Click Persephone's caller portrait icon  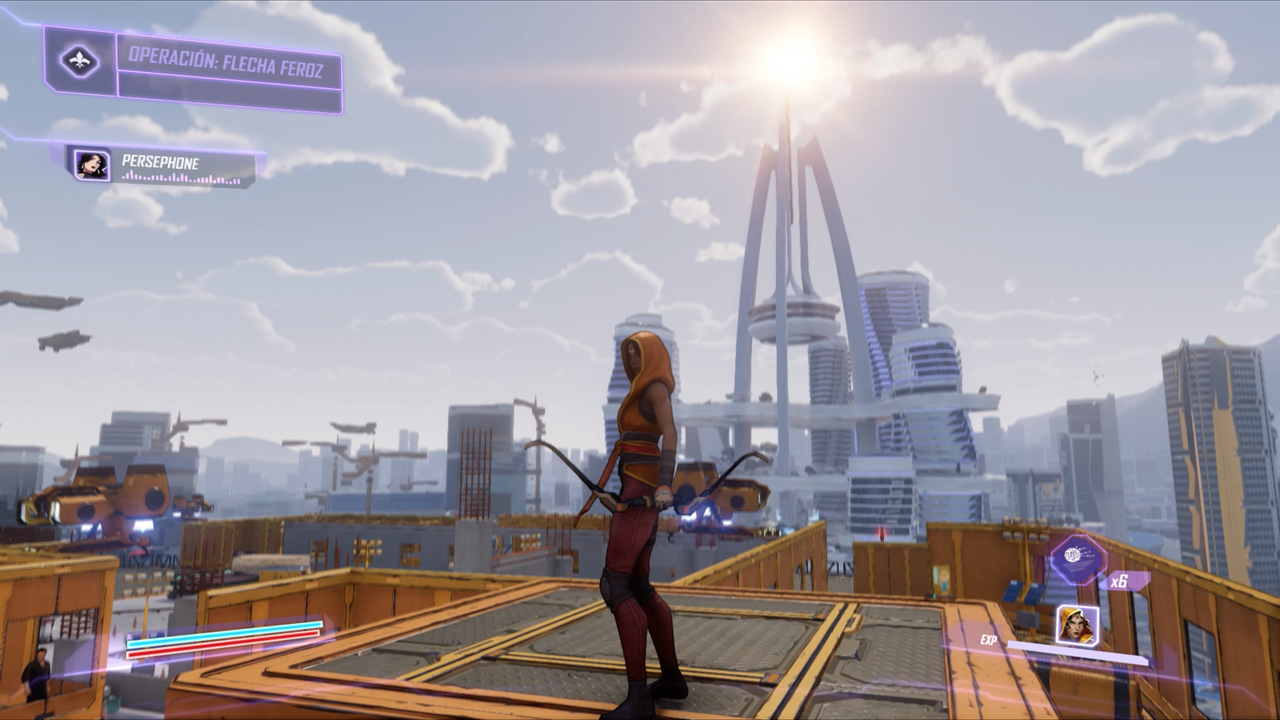(92, 164)
